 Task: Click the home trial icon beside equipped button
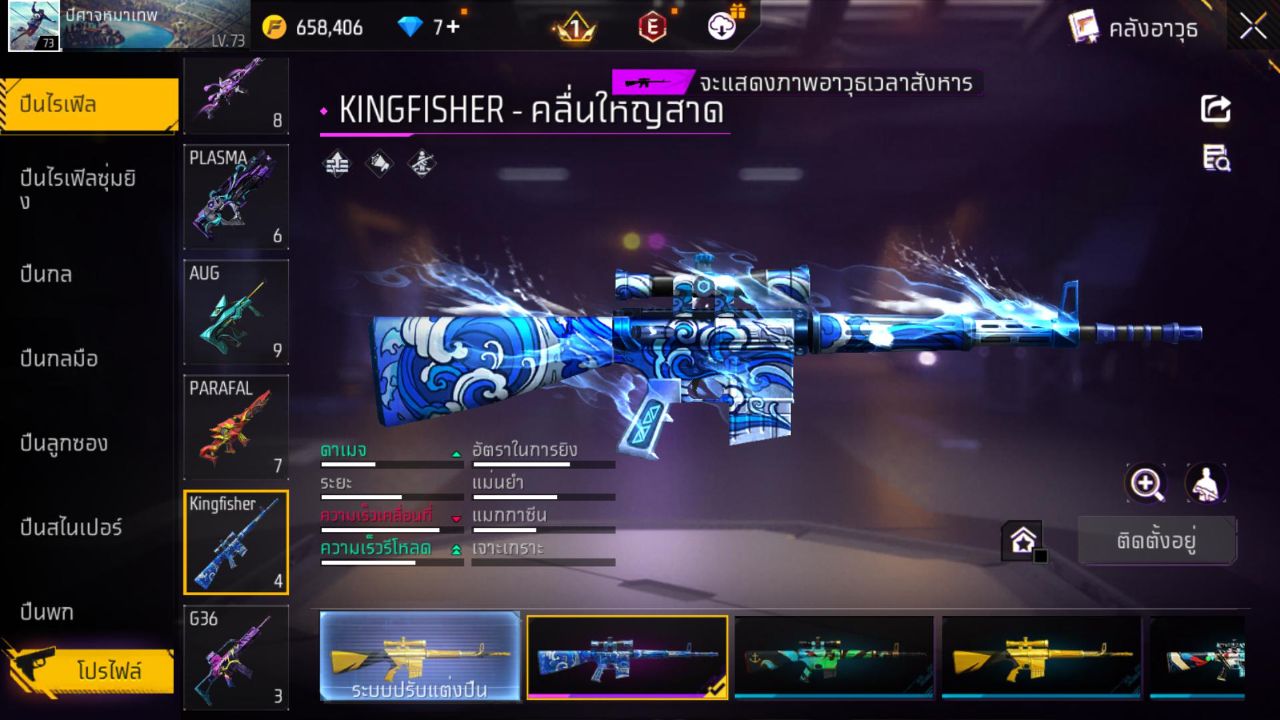click(x=1022, y=538)
